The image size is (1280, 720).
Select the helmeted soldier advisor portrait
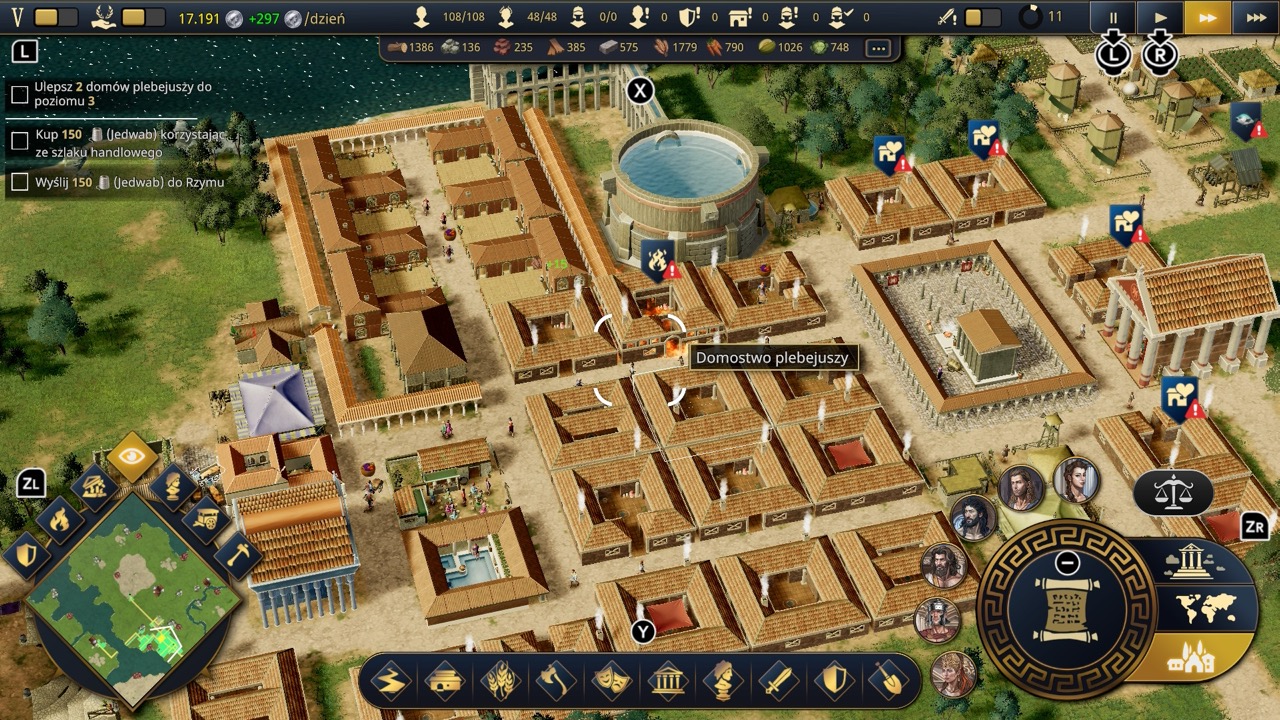(x=937, y=620)
